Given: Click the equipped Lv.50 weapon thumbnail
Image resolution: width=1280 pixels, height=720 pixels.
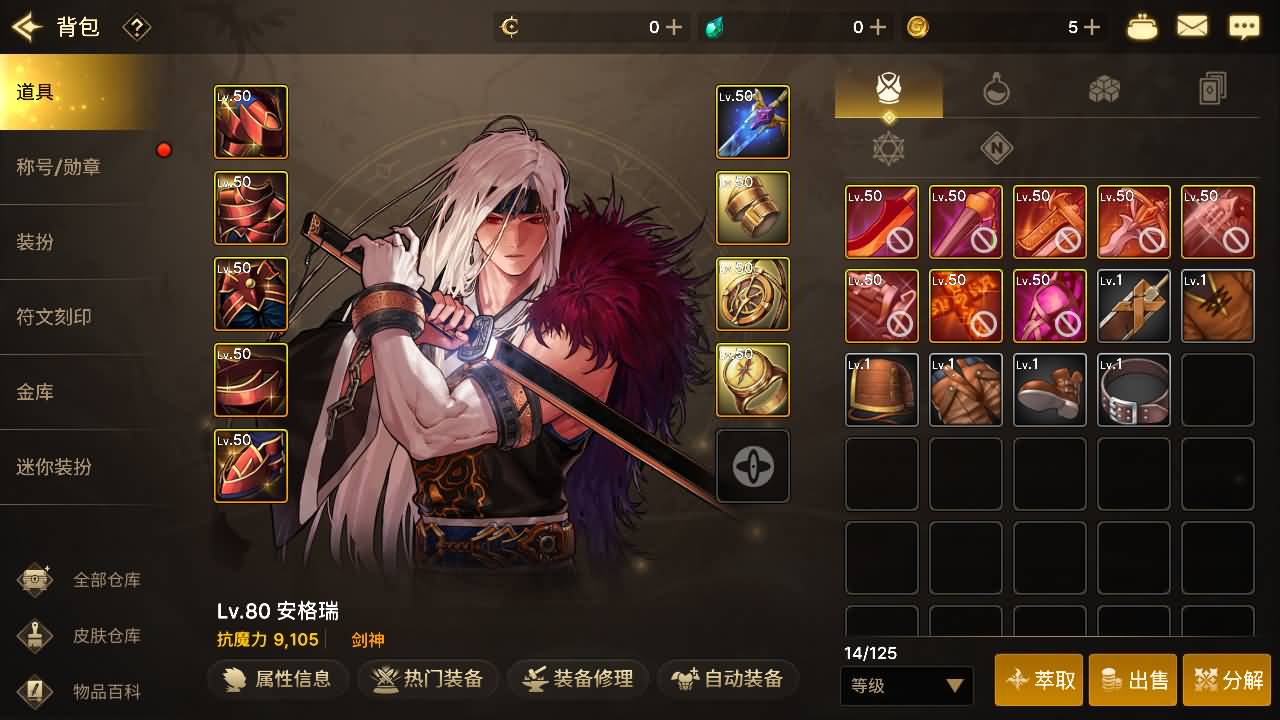Looking at the screenshot, I should tap(752, 121).
